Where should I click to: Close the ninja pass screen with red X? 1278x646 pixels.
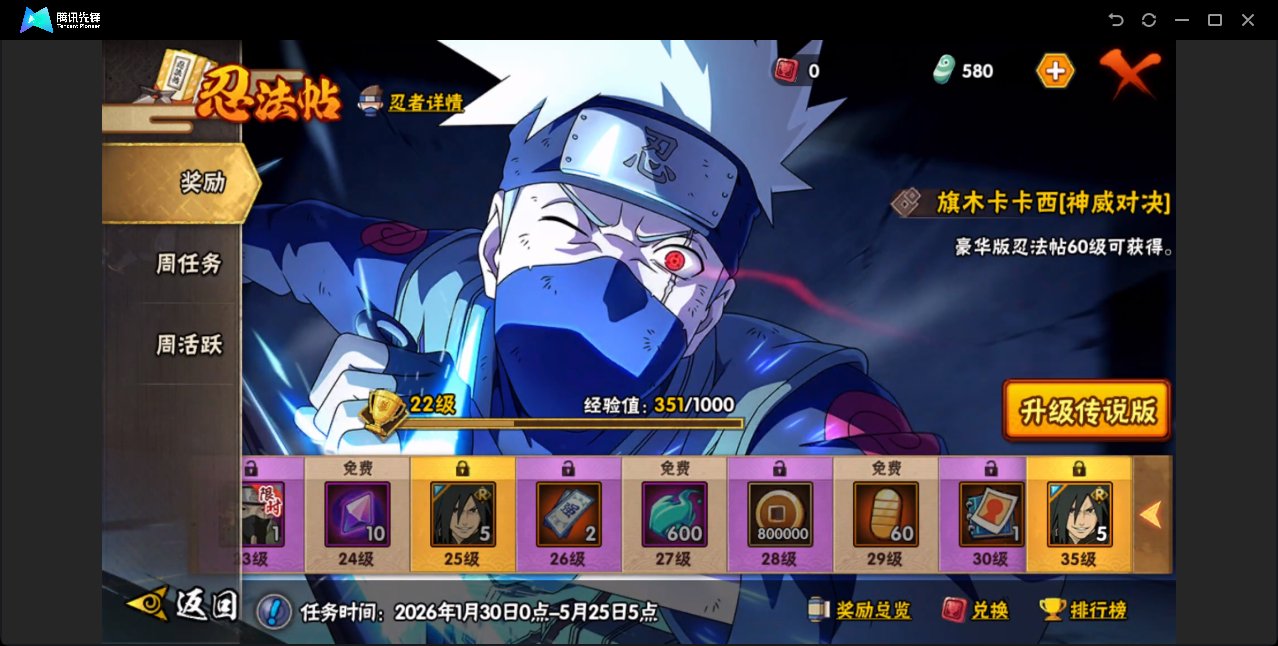1130,71
